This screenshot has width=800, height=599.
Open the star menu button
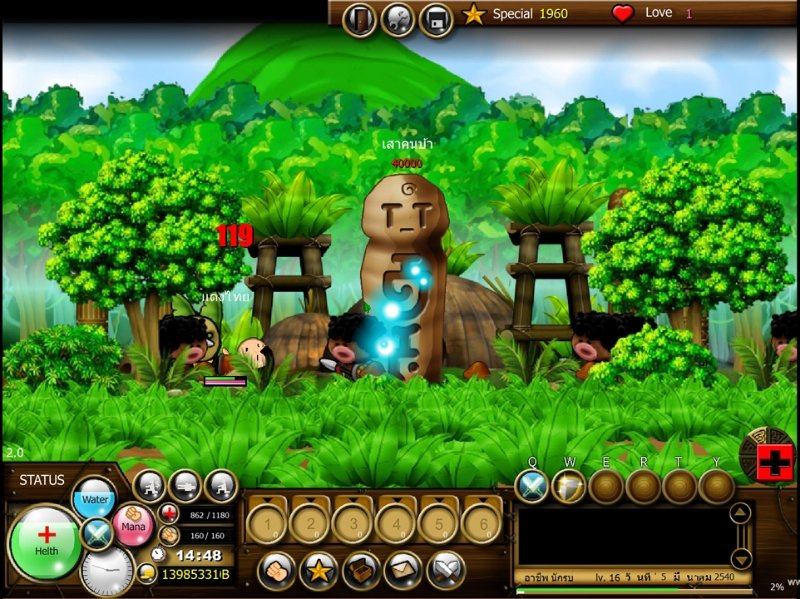tap(318, 569)
